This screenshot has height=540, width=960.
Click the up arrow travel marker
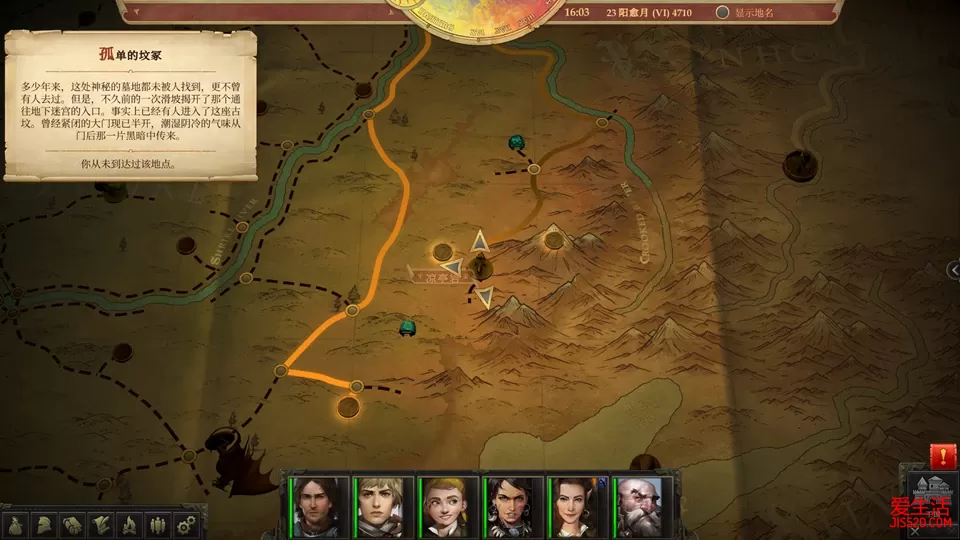coord(480,240)
